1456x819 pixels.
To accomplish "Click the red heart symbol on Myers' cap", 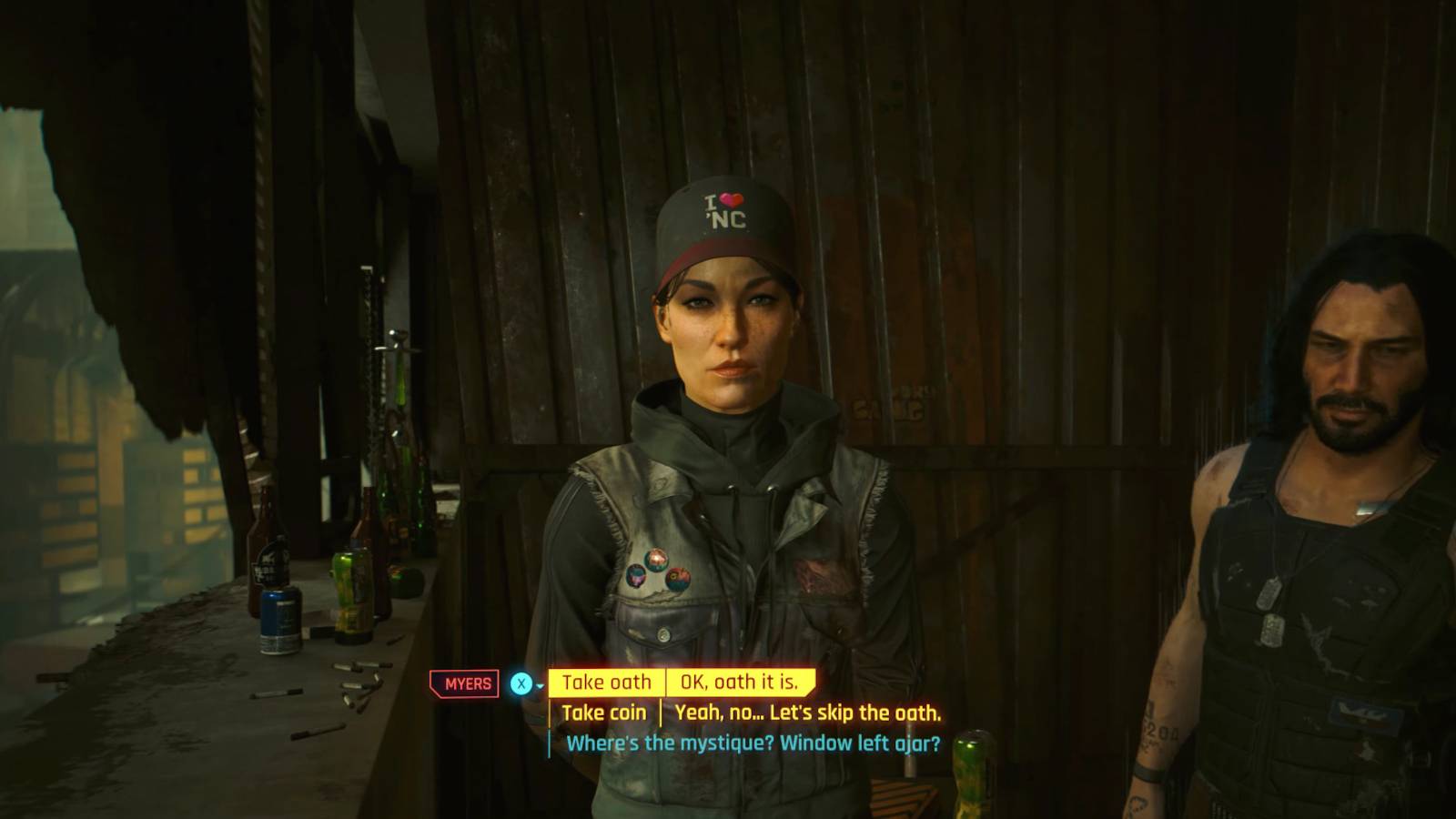I will (x=733, y=199).
